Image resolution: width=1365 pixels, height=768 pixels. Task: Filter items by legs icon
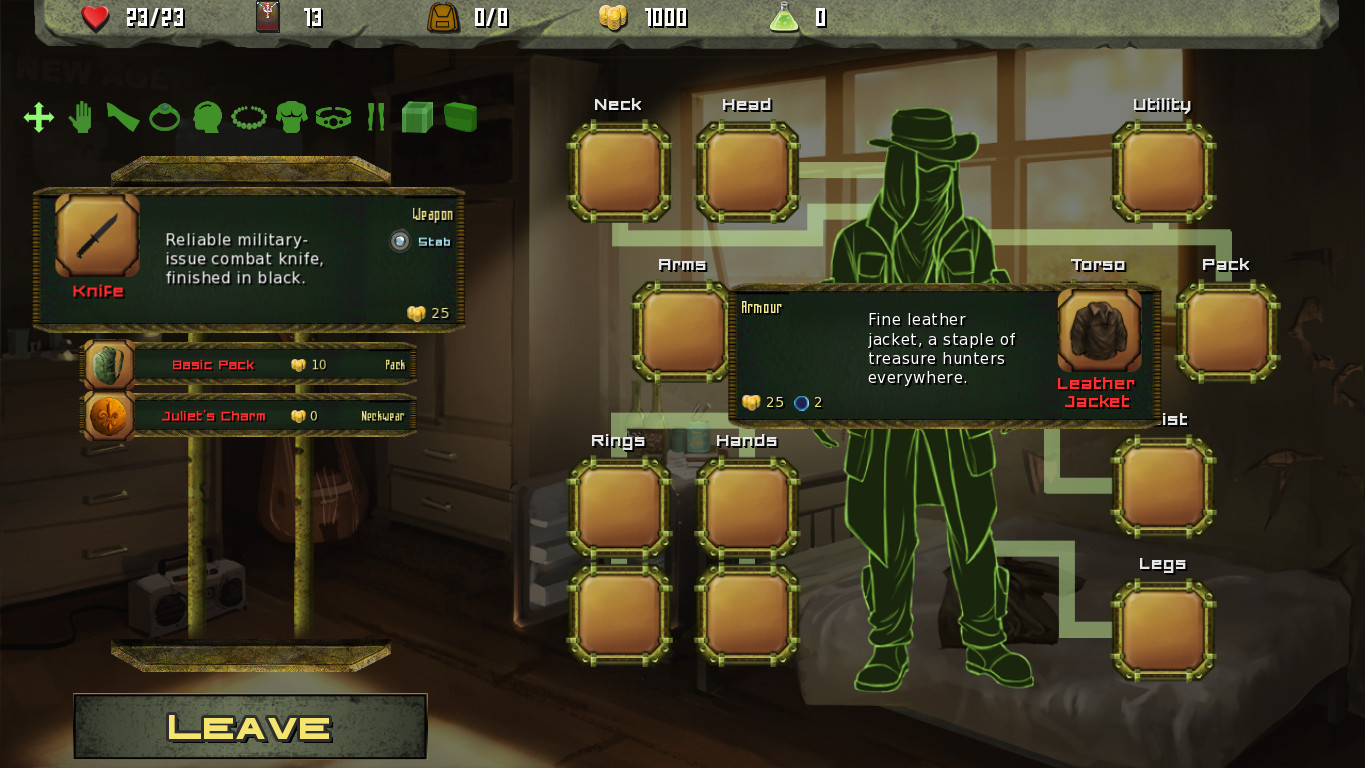376,118
